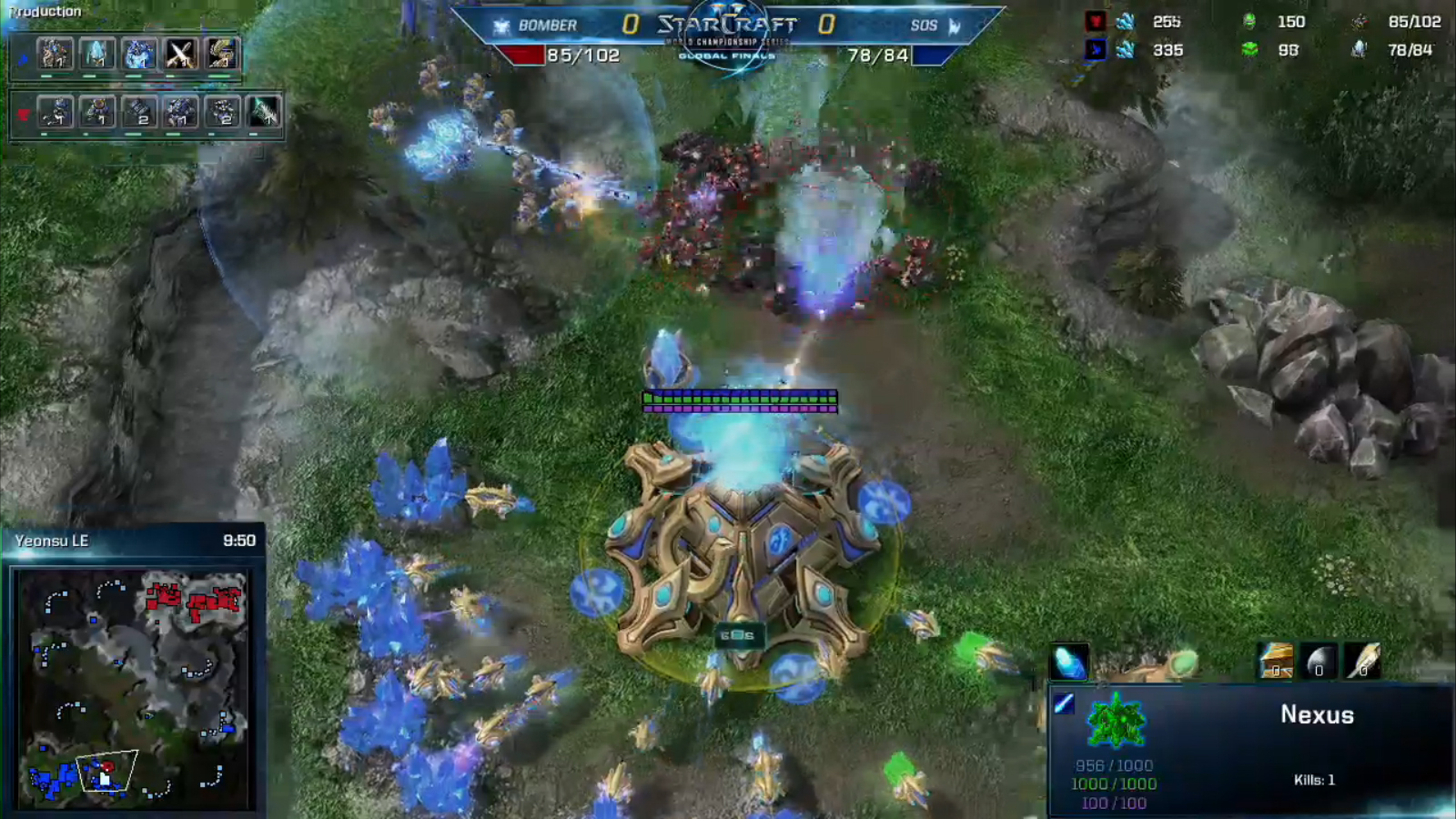Select the teal blade icon in red player's production row
The width and height of the screenshot is (1456, 819).
click(264, 112)
